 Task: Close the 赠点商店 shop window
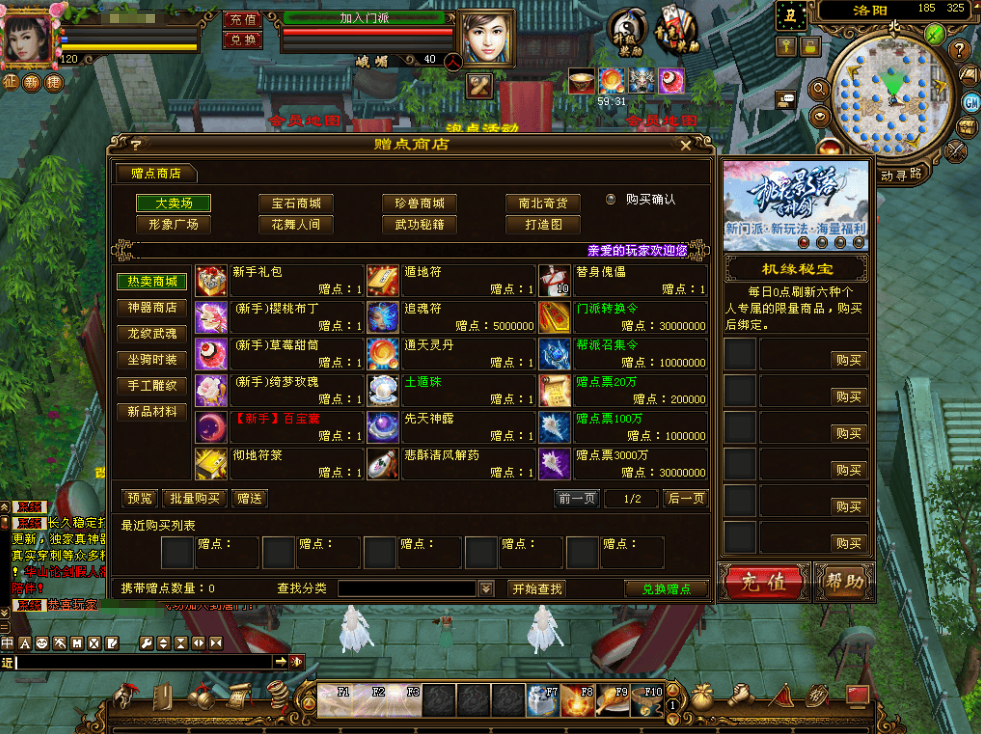(685, 145)
